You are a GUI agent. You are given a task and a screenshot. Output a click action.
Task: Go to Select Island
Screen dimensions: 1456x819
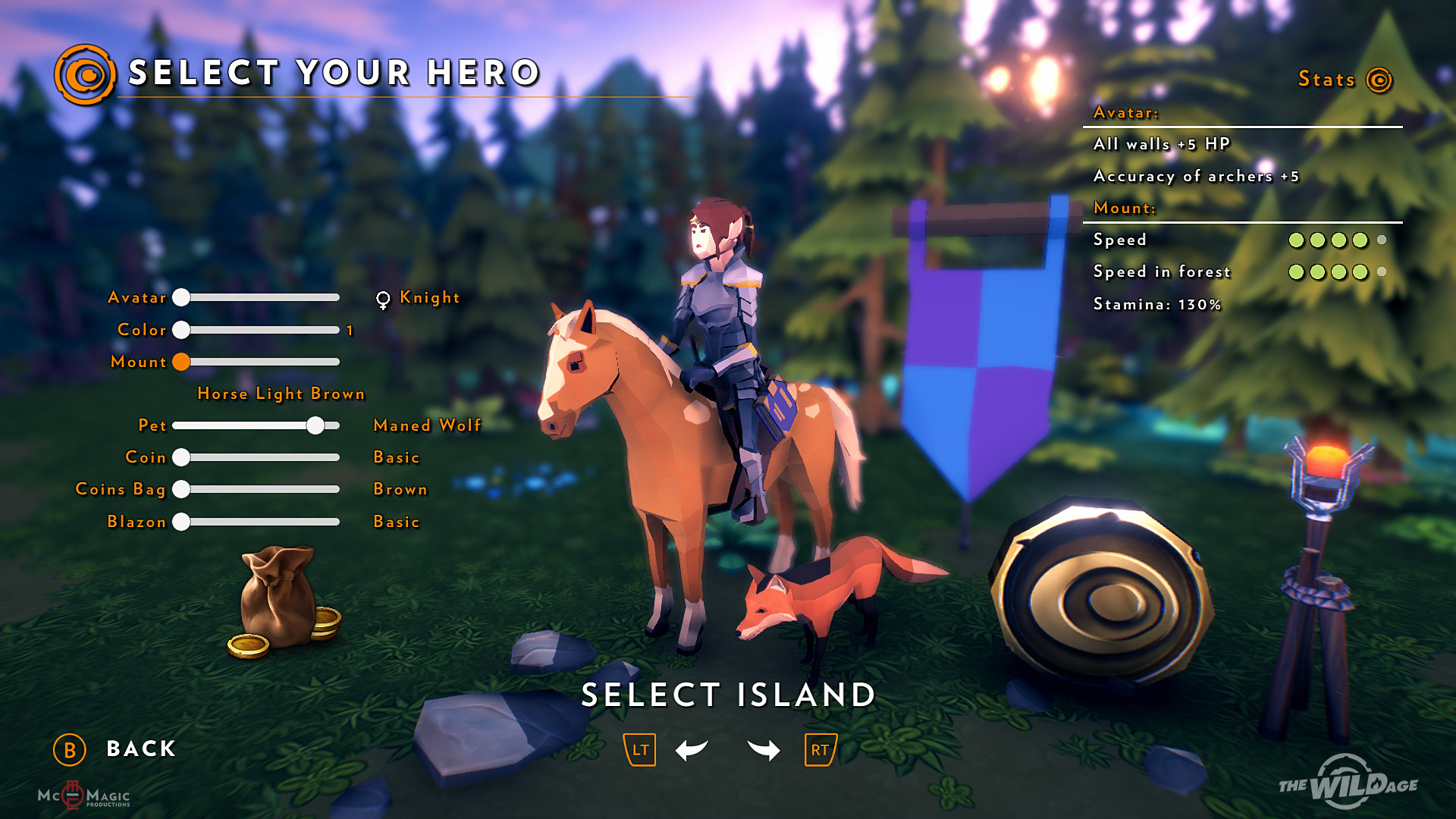pos(728,695)
